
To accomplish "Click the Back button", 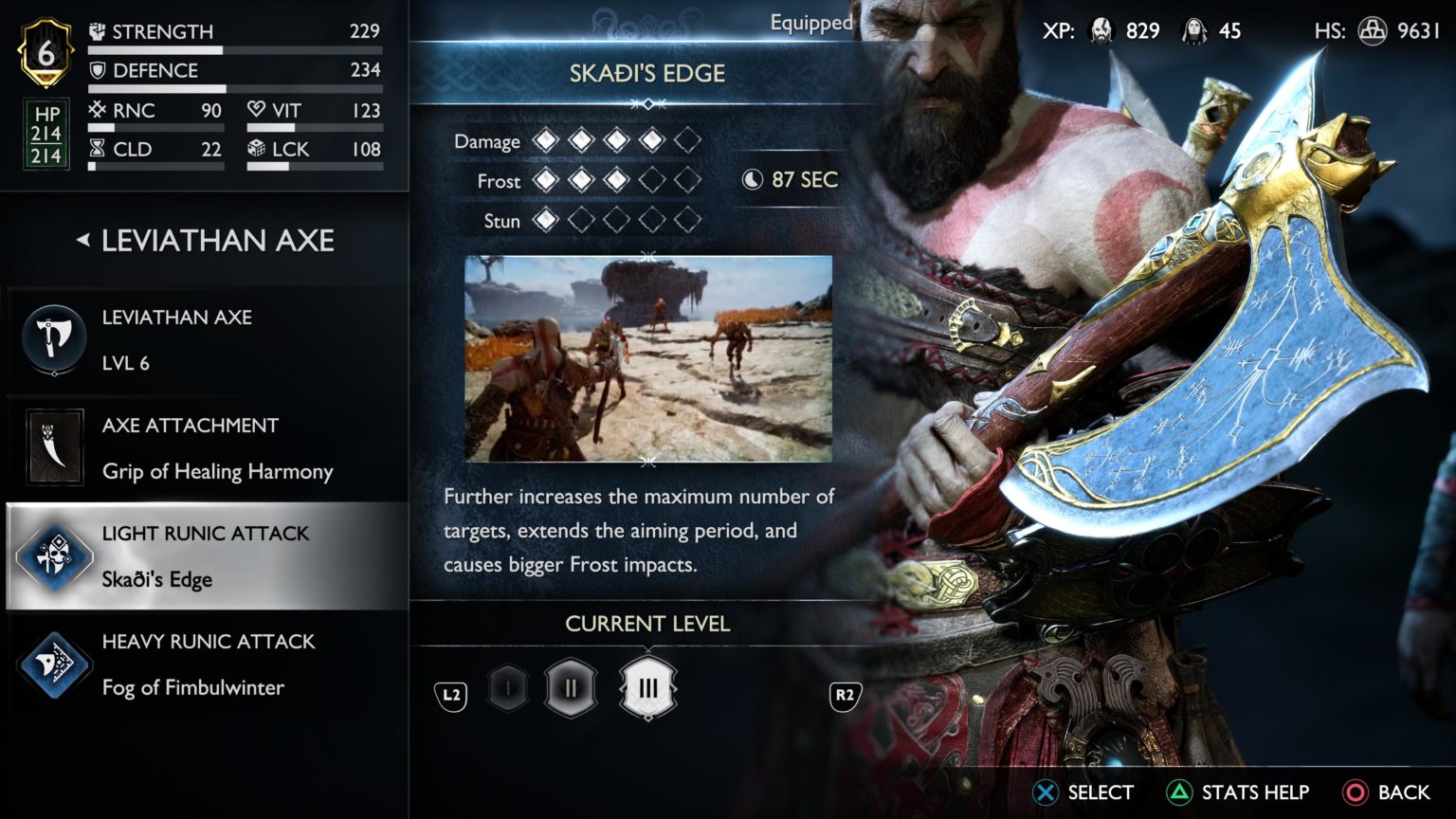I will tap(1382, 792).
